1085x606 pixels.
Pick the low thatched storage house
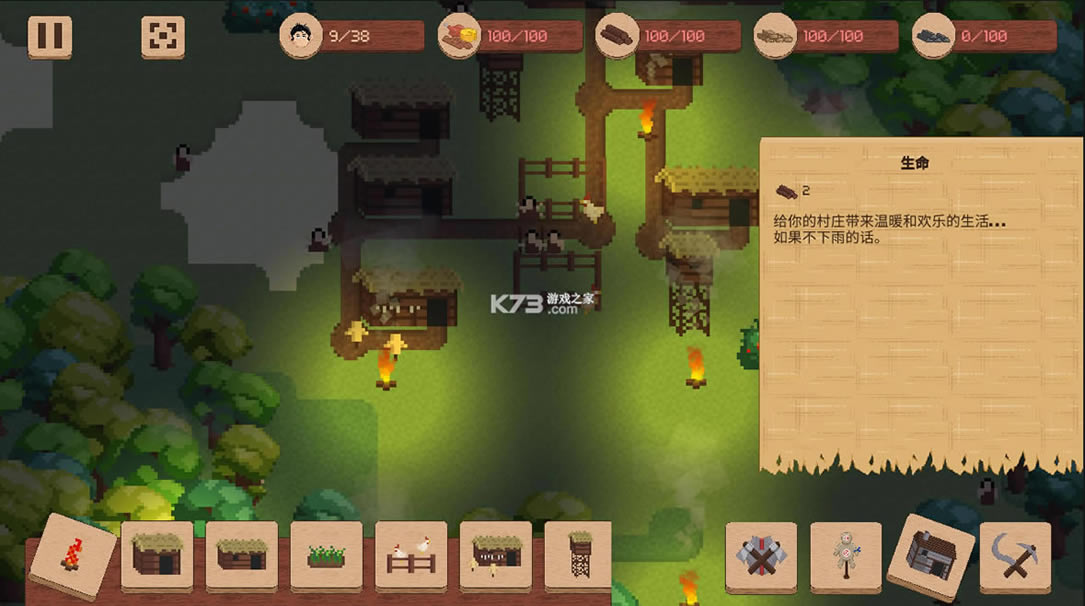pyautogui.click(x=241, y=554)
